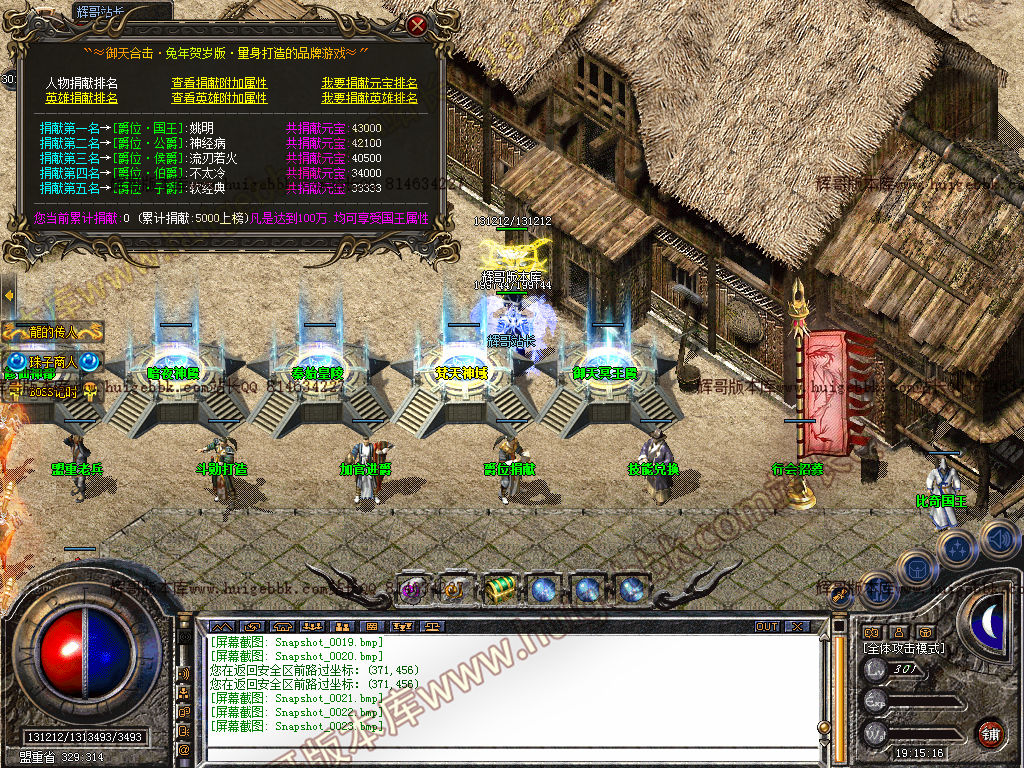Choose 我要捐献英雄排名 hero donation

tap(369, 98)
